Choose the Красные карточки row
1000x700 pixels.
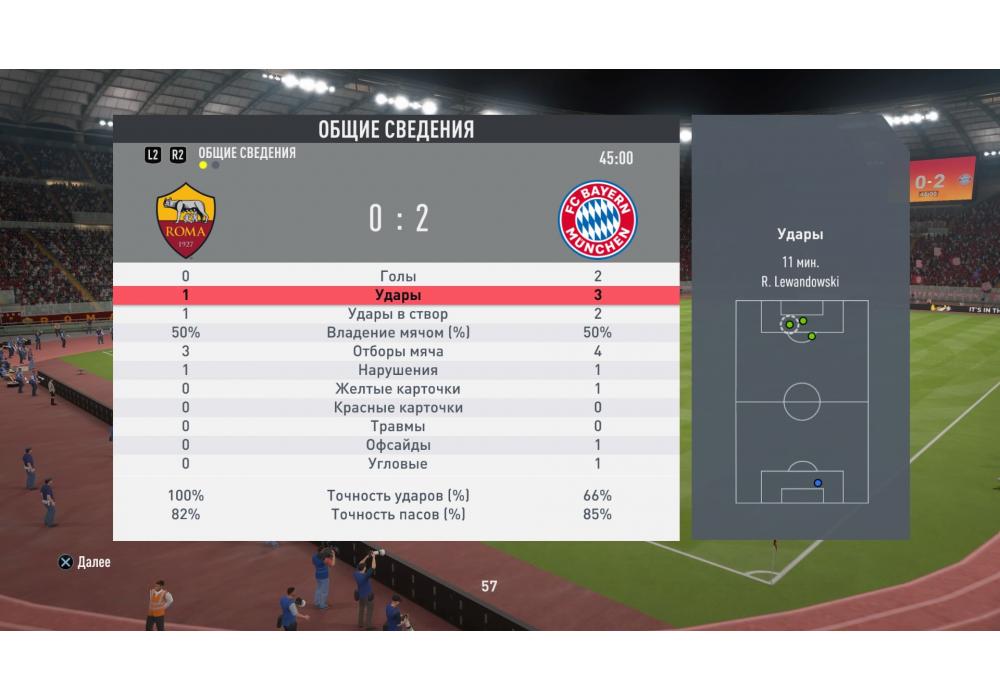(397, 408)
